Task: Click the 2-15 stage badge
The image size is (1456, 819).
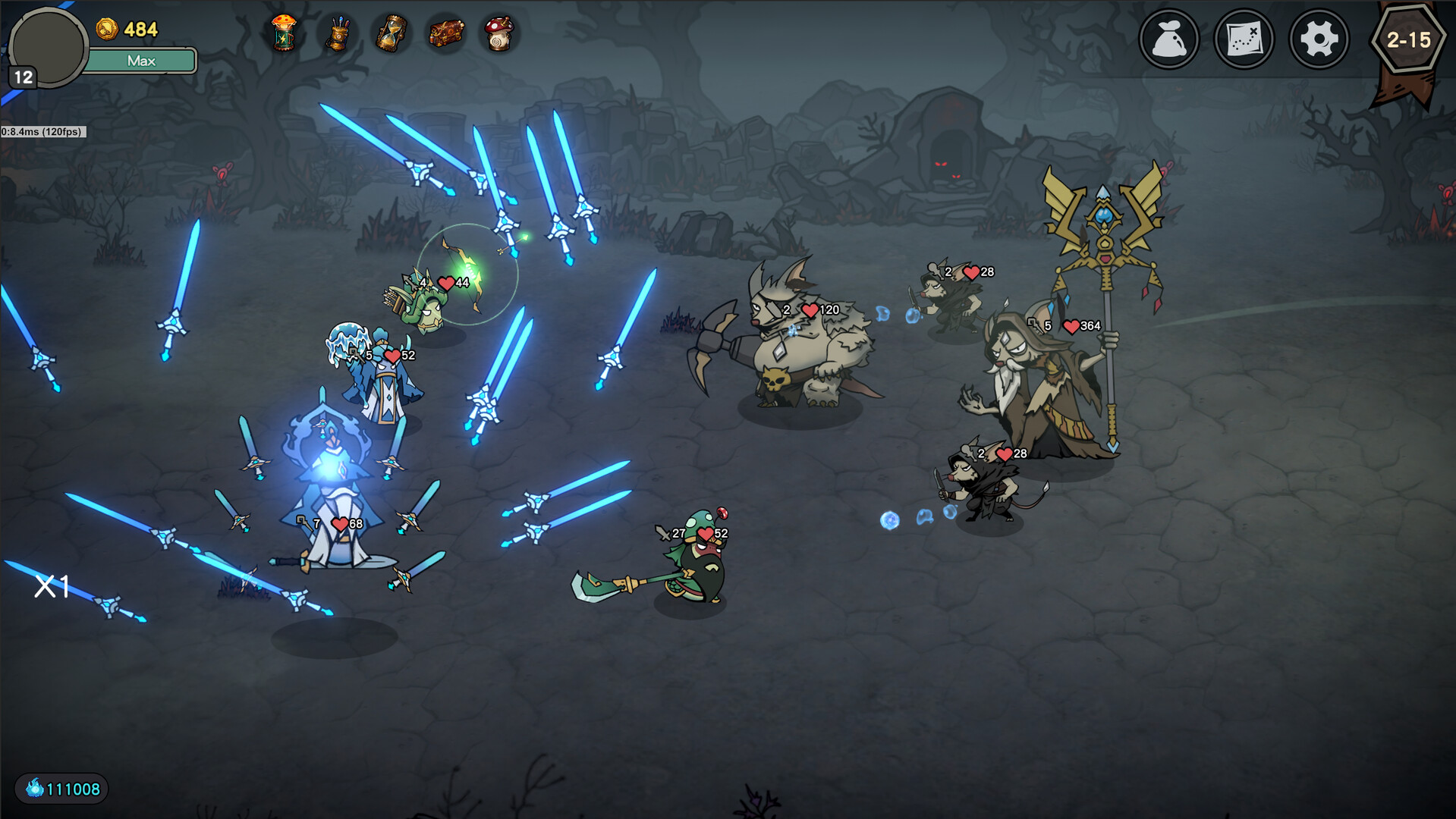Action: pyautogui.click(x=1408, y=39)
